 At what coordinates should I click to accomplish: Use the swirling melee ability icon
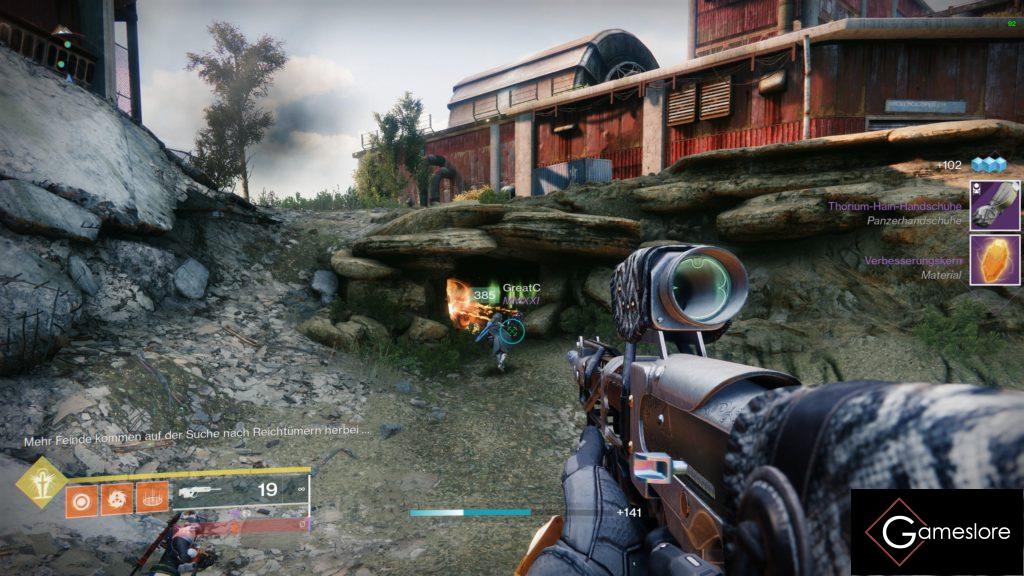[x=116, y=498]
